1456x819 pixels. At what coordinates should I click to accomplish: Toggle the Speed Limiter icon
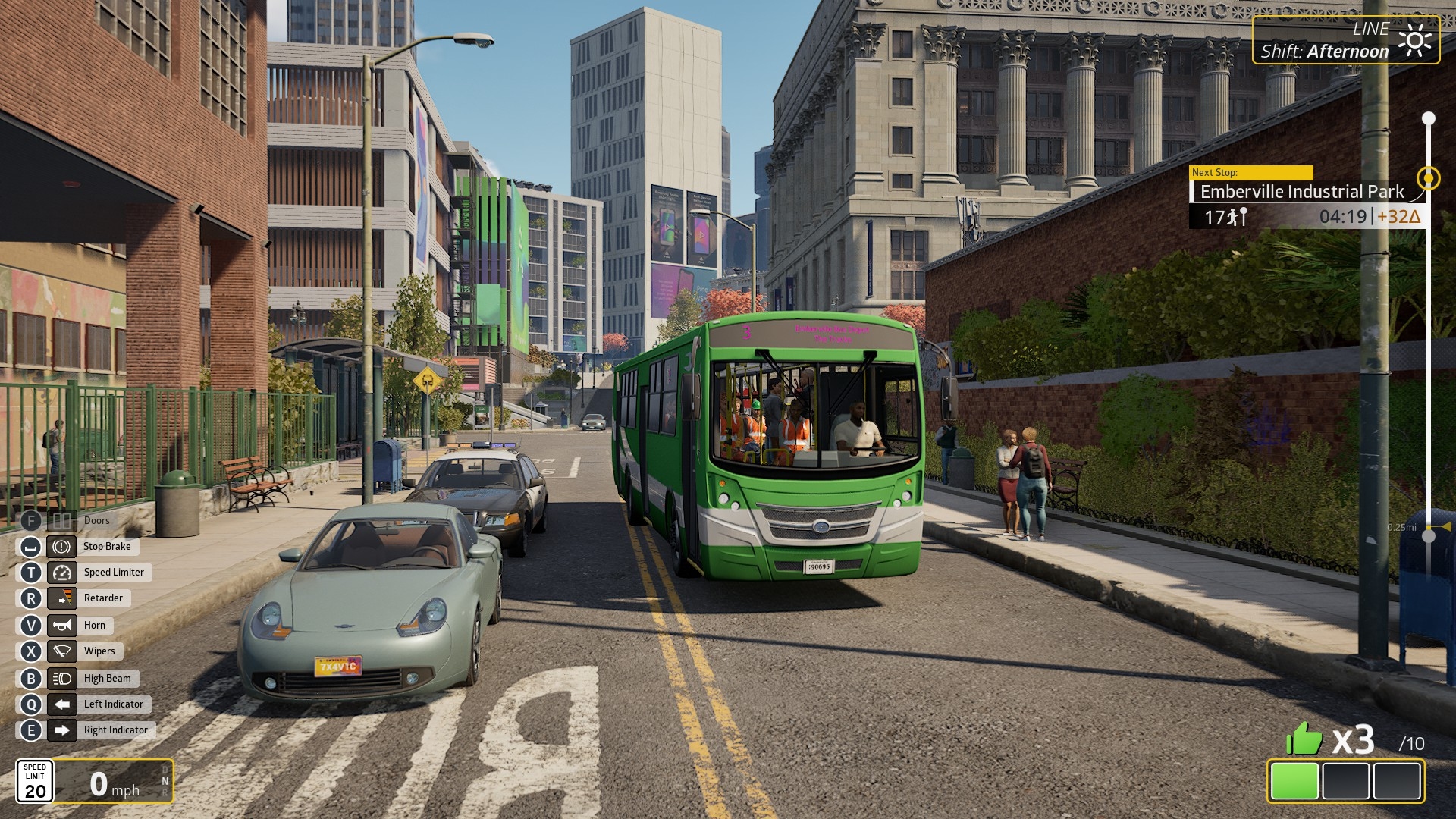point(61,573)
